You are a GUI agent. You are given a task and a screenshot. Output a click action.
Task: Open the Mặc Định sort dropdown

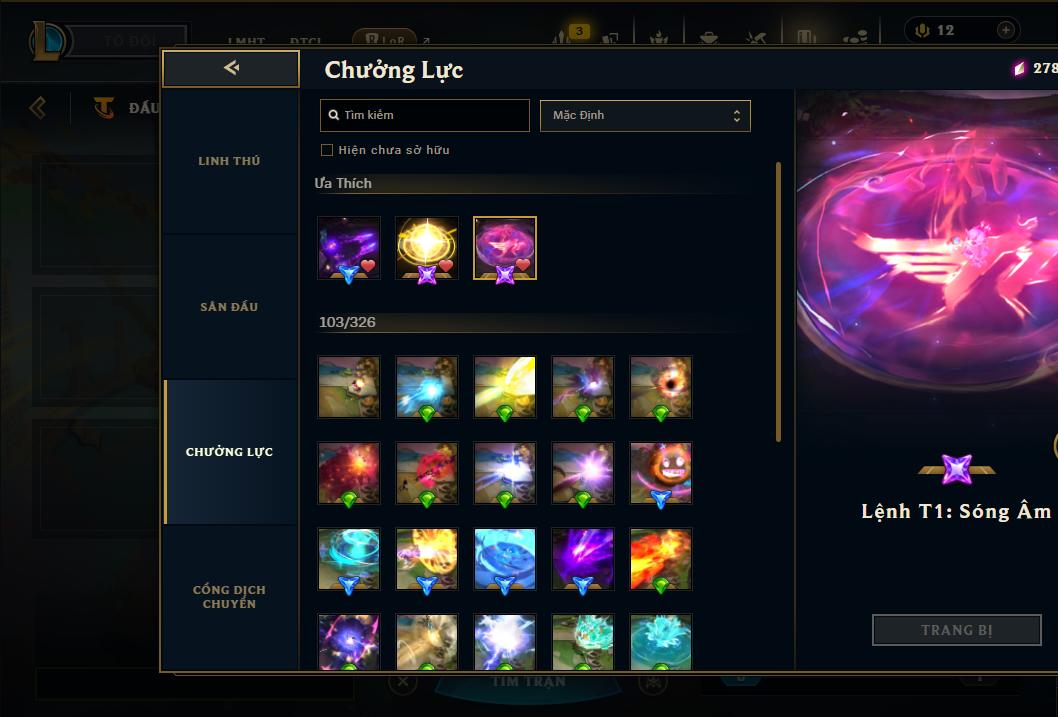tap(645, 115)
